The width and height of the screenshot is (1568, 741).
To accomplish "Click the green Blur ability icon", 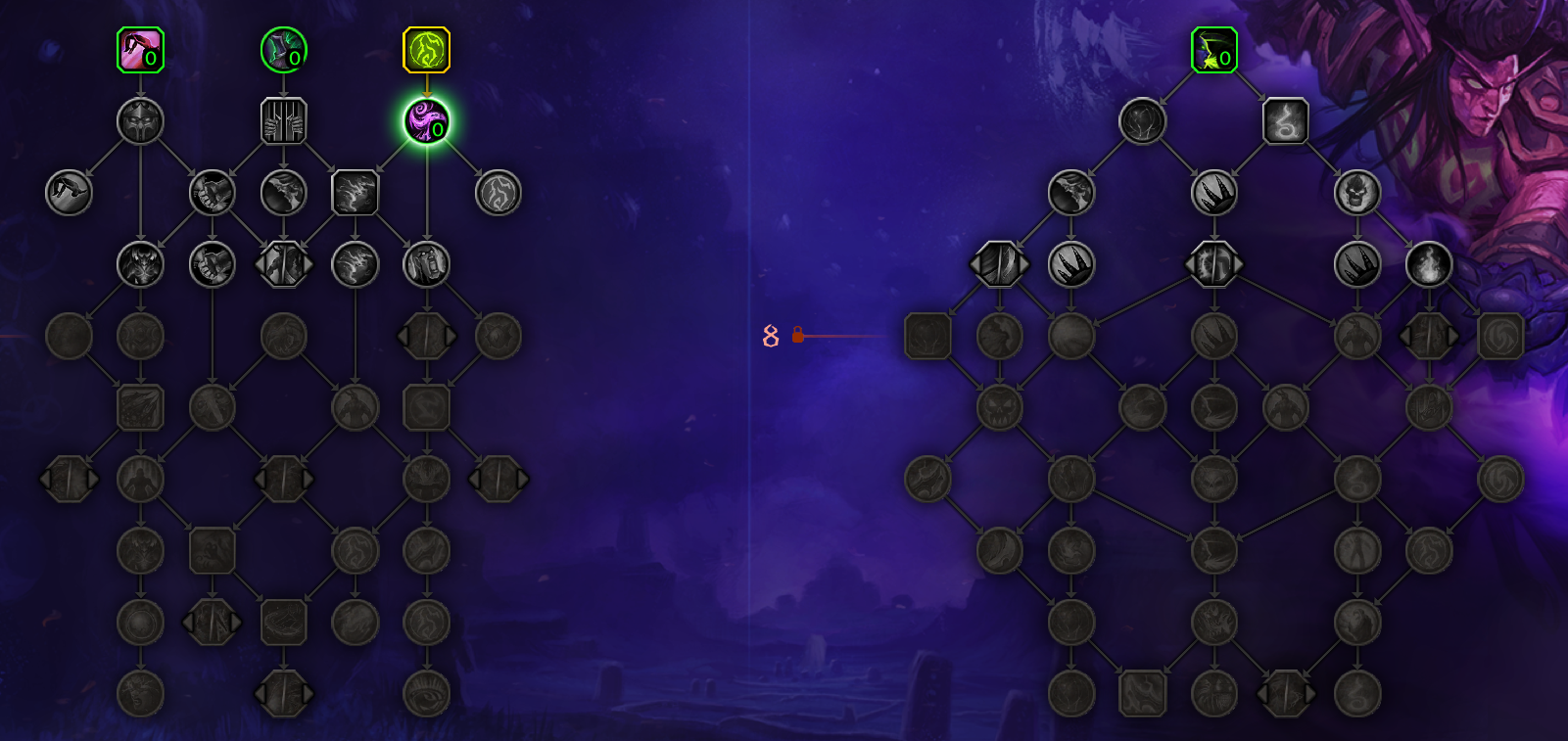I will point(285,48).
